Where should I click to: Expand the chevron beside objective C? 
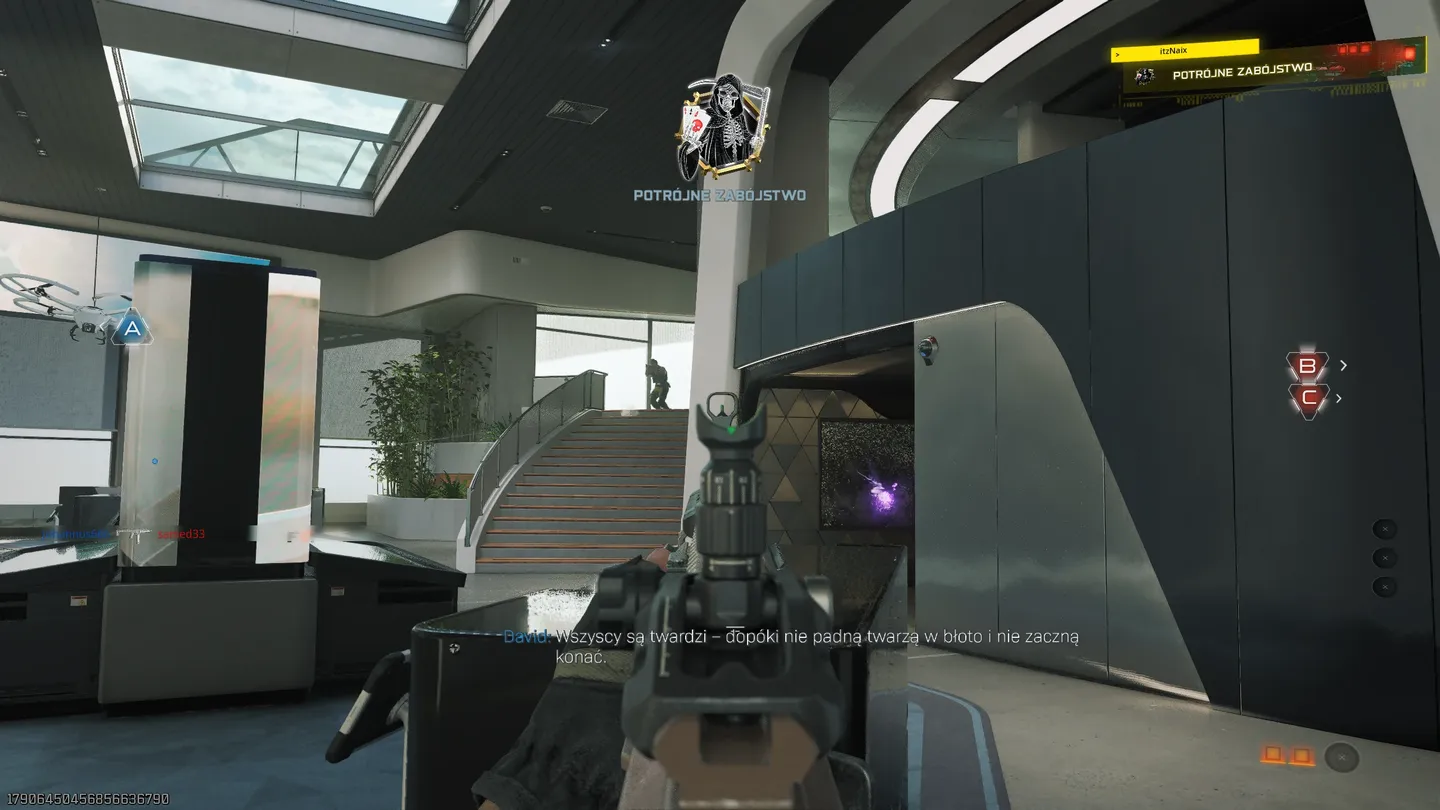point(1337,398)
